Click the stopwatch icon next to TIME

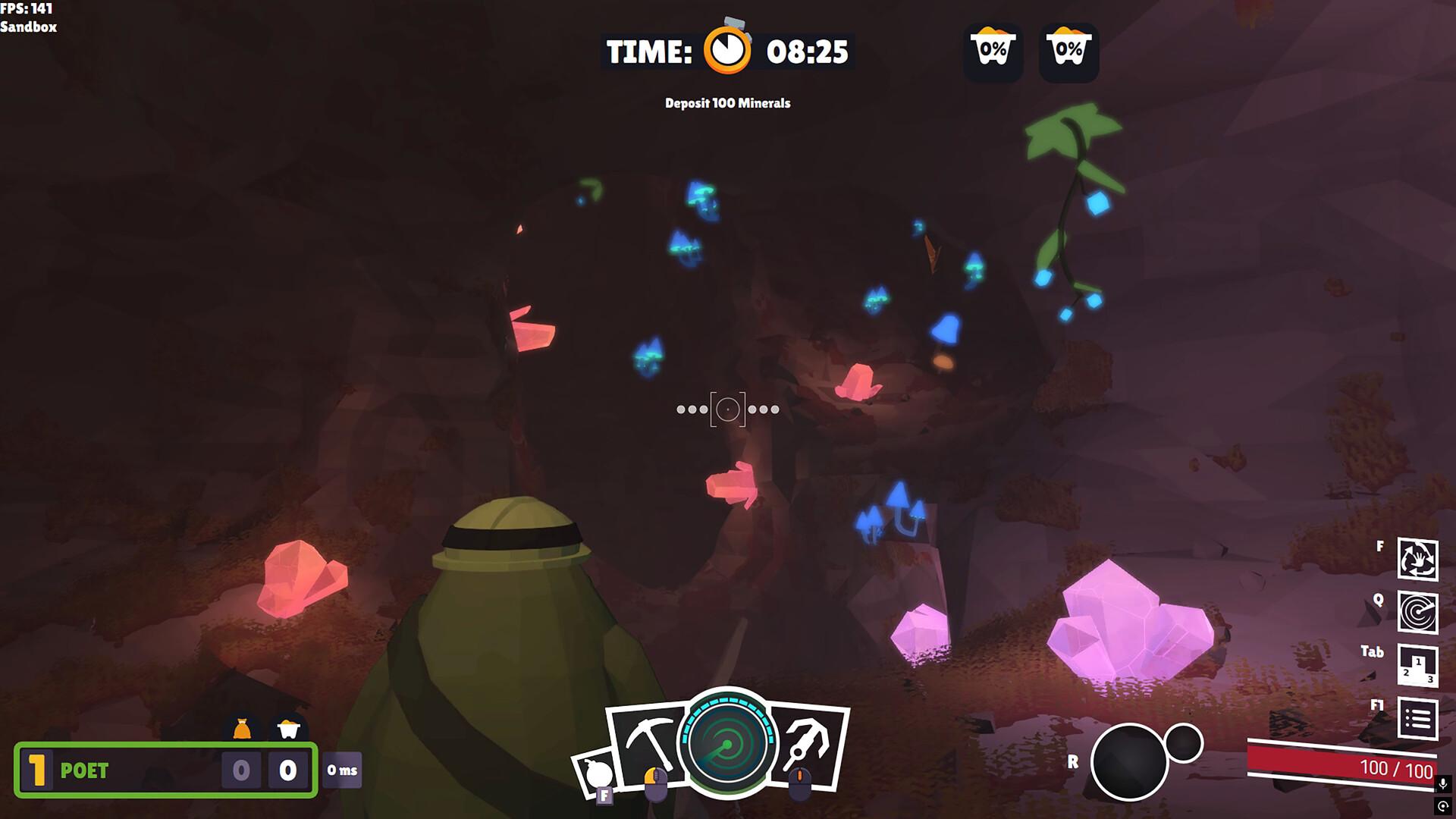726,52
